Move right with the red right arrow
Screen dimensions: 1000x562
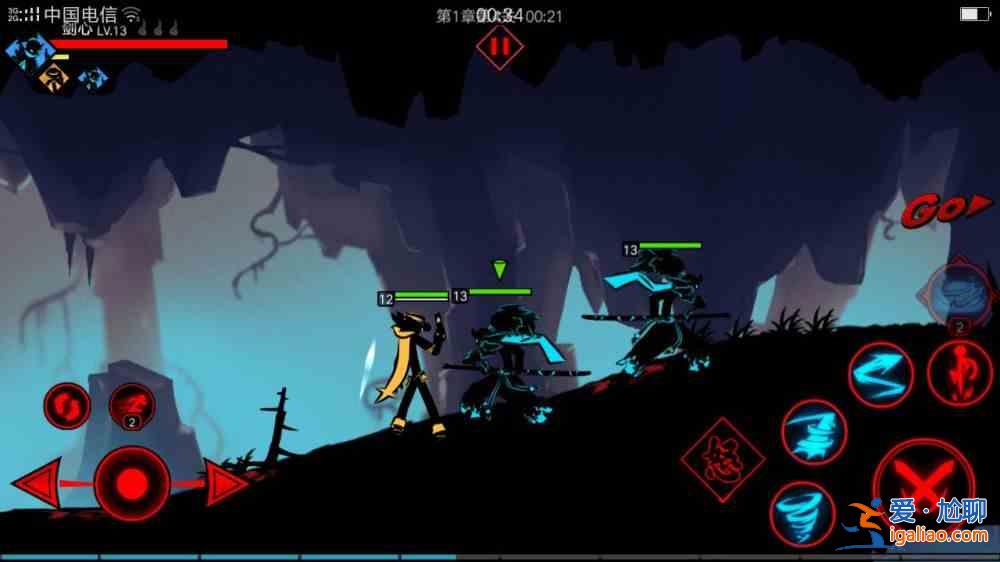click(226, 485)
